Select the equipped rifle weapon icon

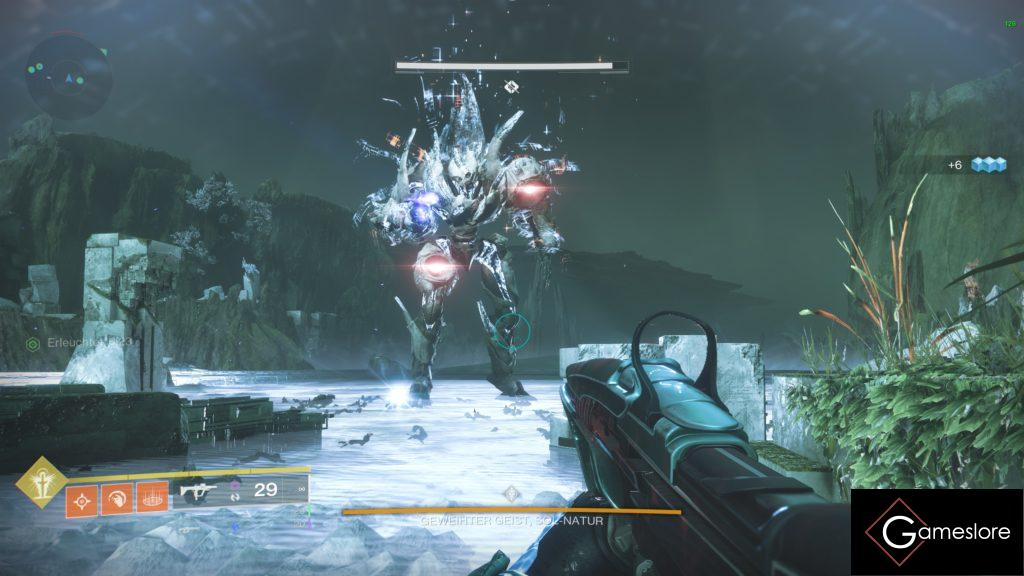[199, 491]
